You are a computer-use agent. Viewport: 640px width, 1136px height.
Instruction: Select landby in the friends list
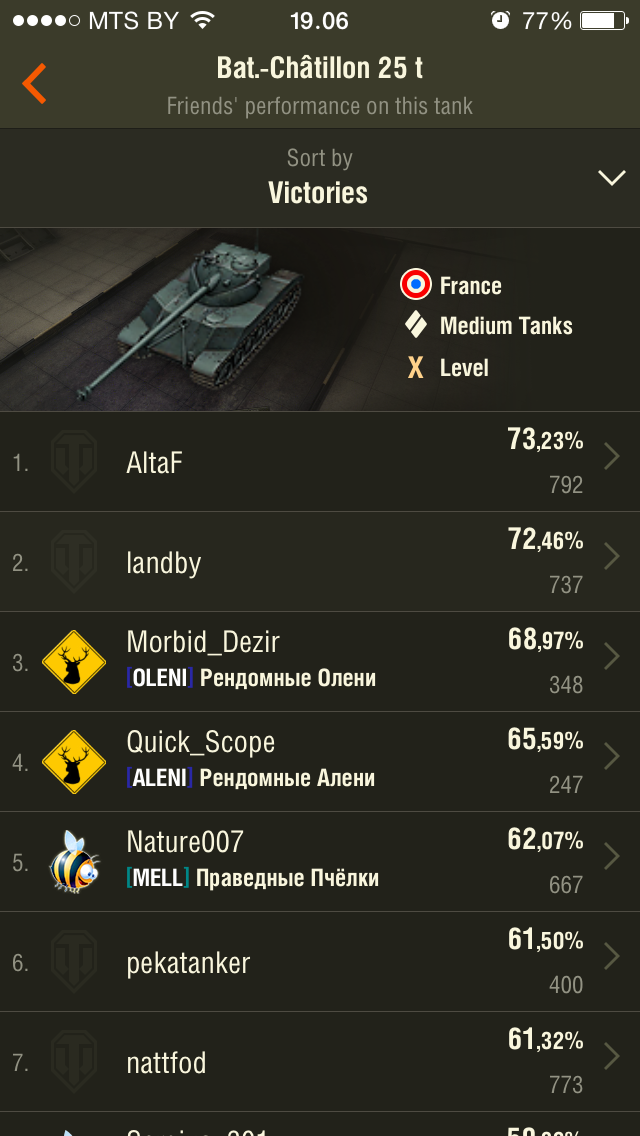pos(320,562)
